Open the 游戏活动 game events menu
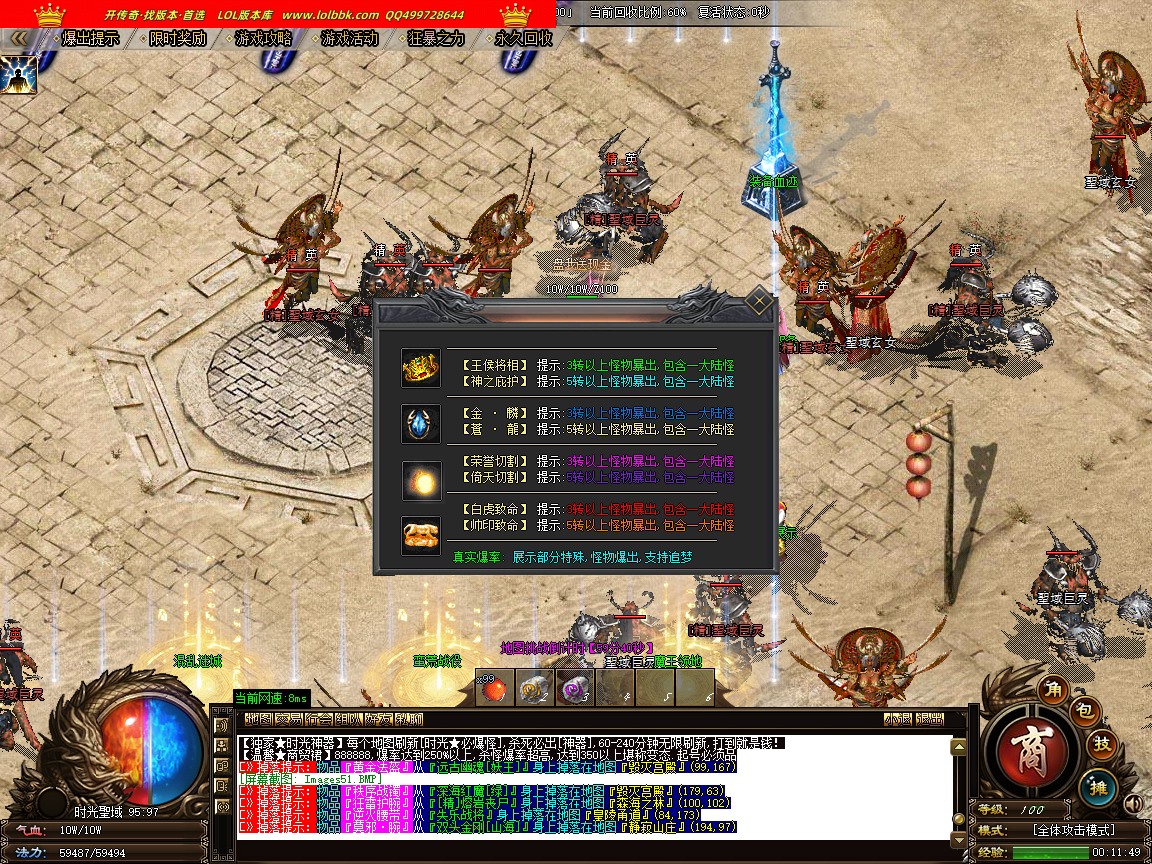Viewport: 1152px width, 864px height. click(349, 39)
